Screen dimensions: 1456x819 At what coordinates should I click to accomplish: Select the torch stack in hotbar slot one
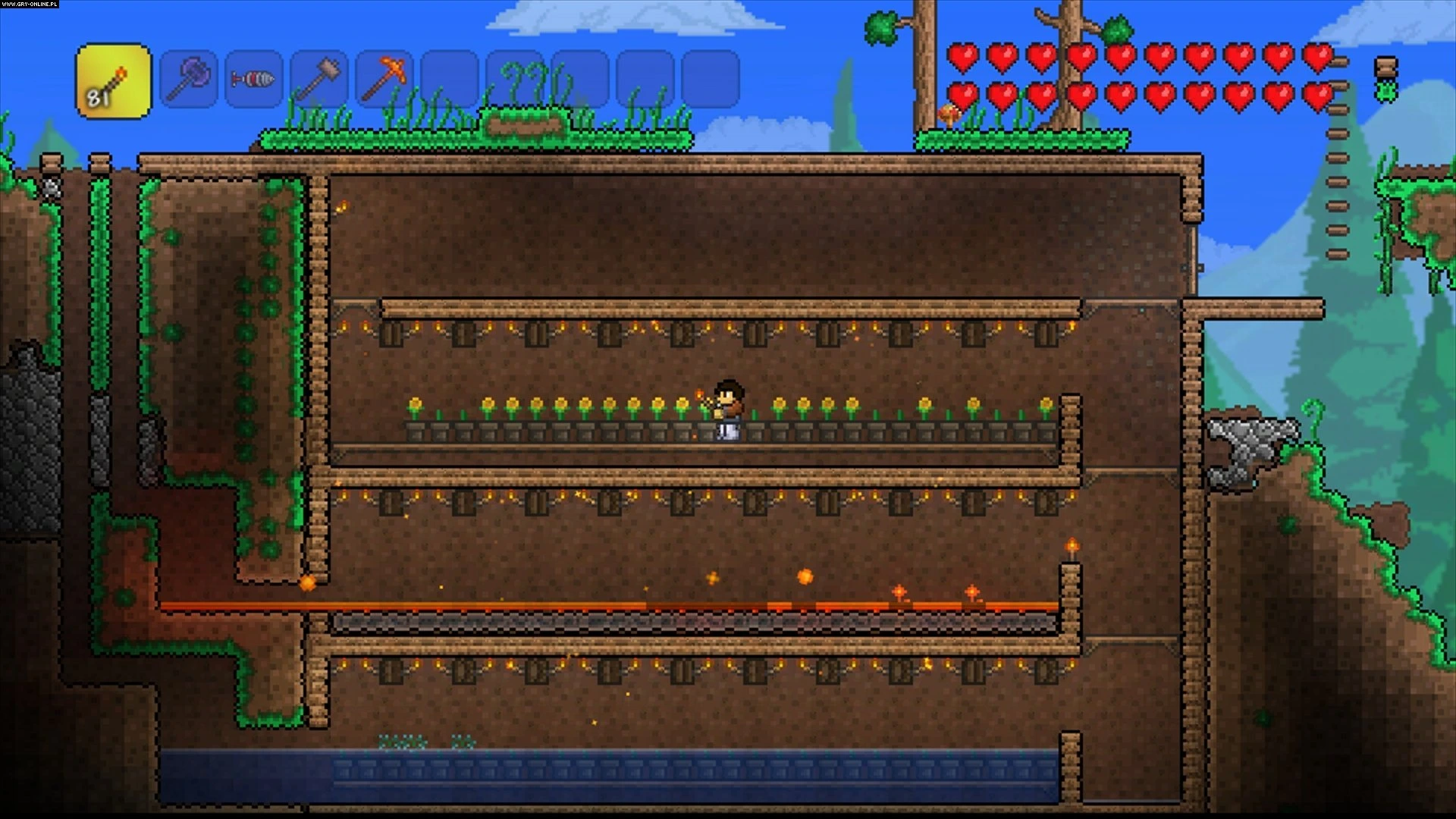point(112,80)
